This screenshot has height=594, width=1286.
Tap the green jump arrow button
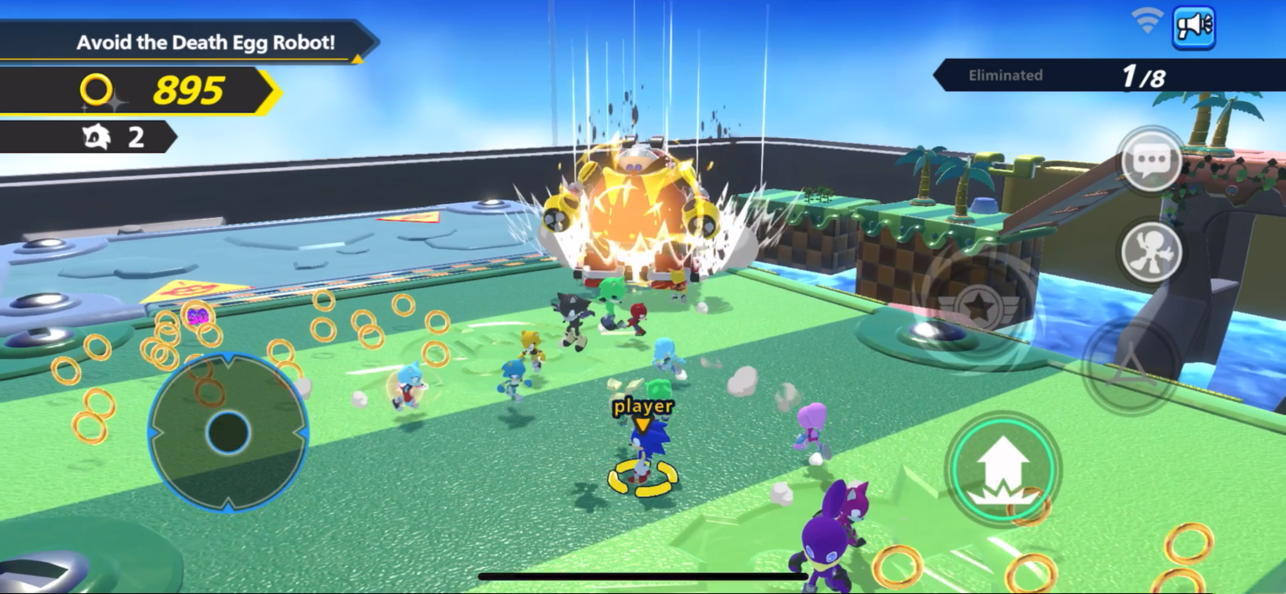tap(1002, 468)
